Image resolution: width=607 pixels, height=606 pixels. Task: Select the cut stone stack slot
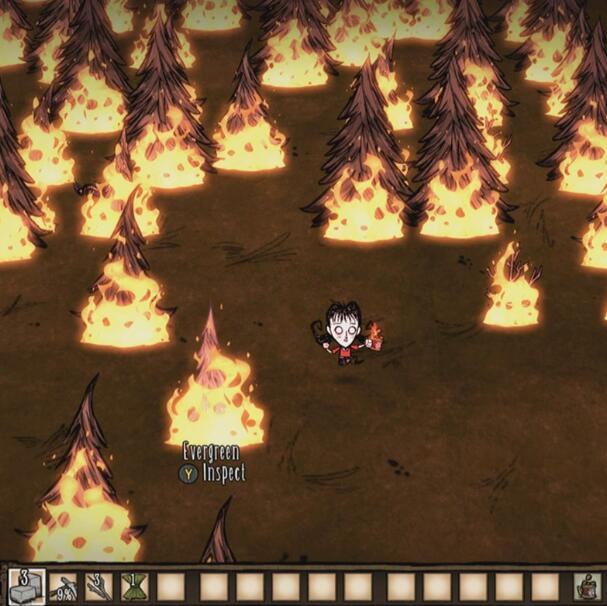25,586
